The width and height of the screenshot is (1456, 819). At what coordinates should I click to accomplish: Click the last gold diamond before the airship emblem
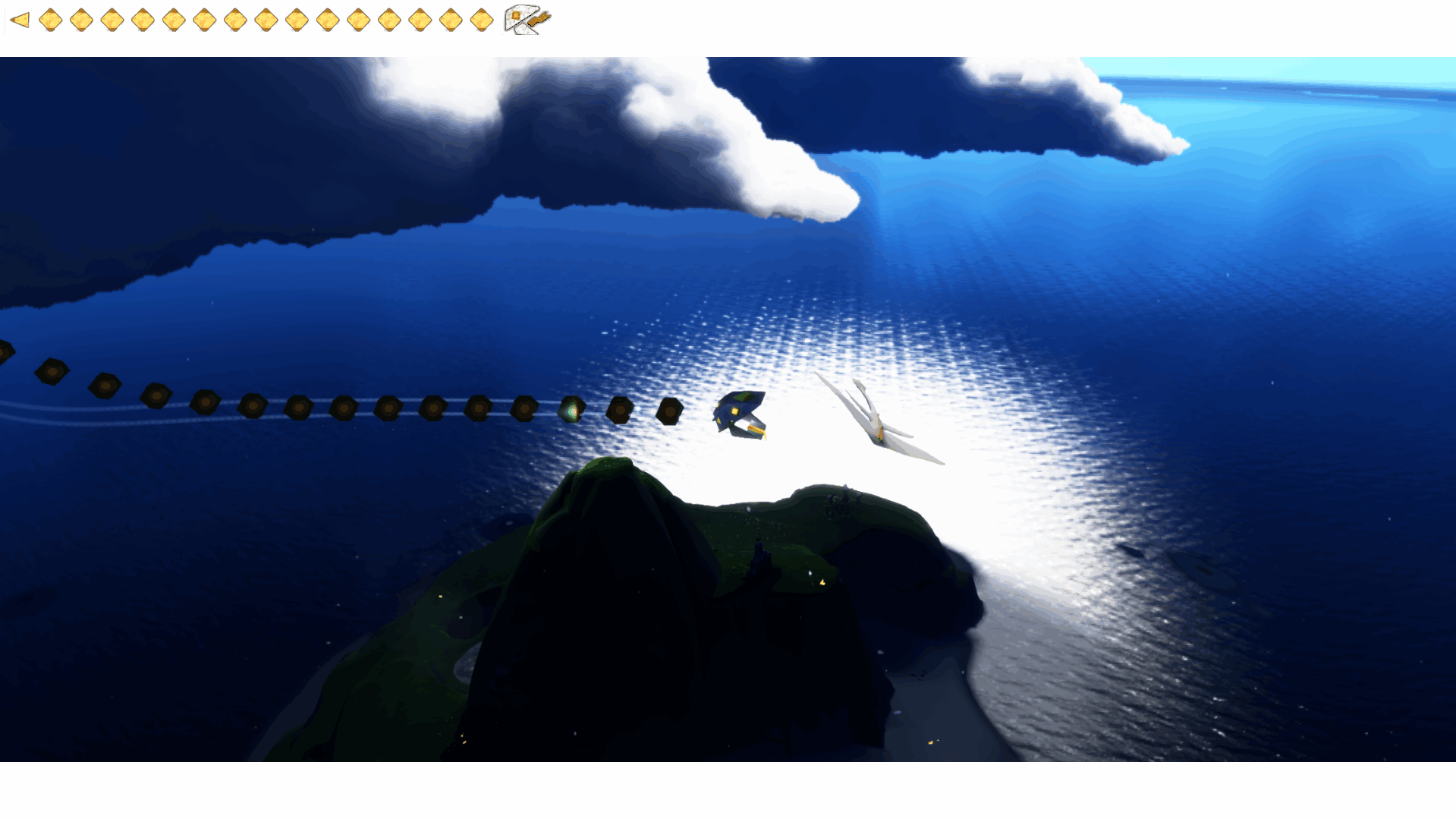(481, 20)
